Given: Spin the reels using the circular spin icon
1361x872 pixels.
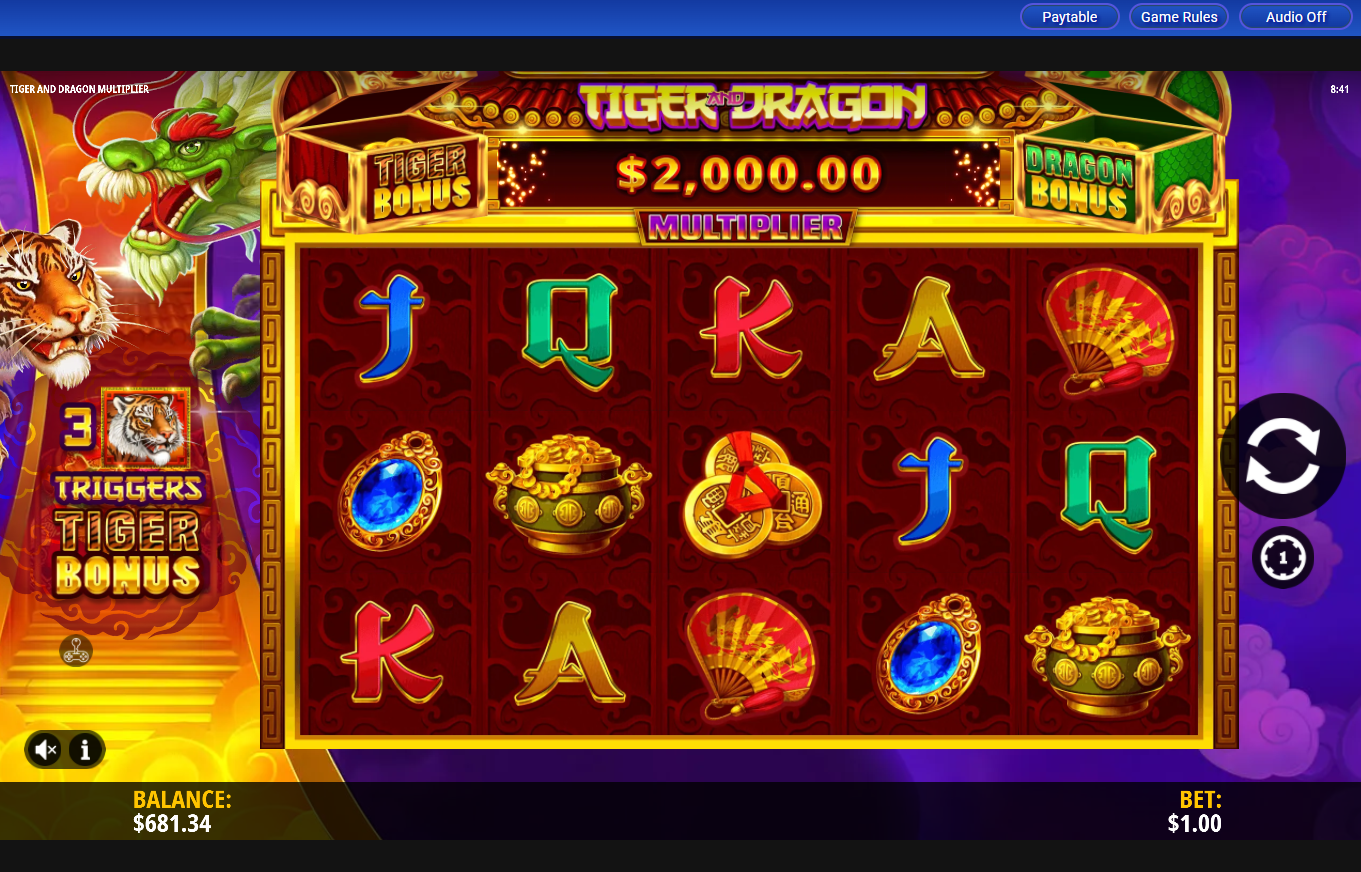Looking at the screenshot, I should pos(1283,455).
